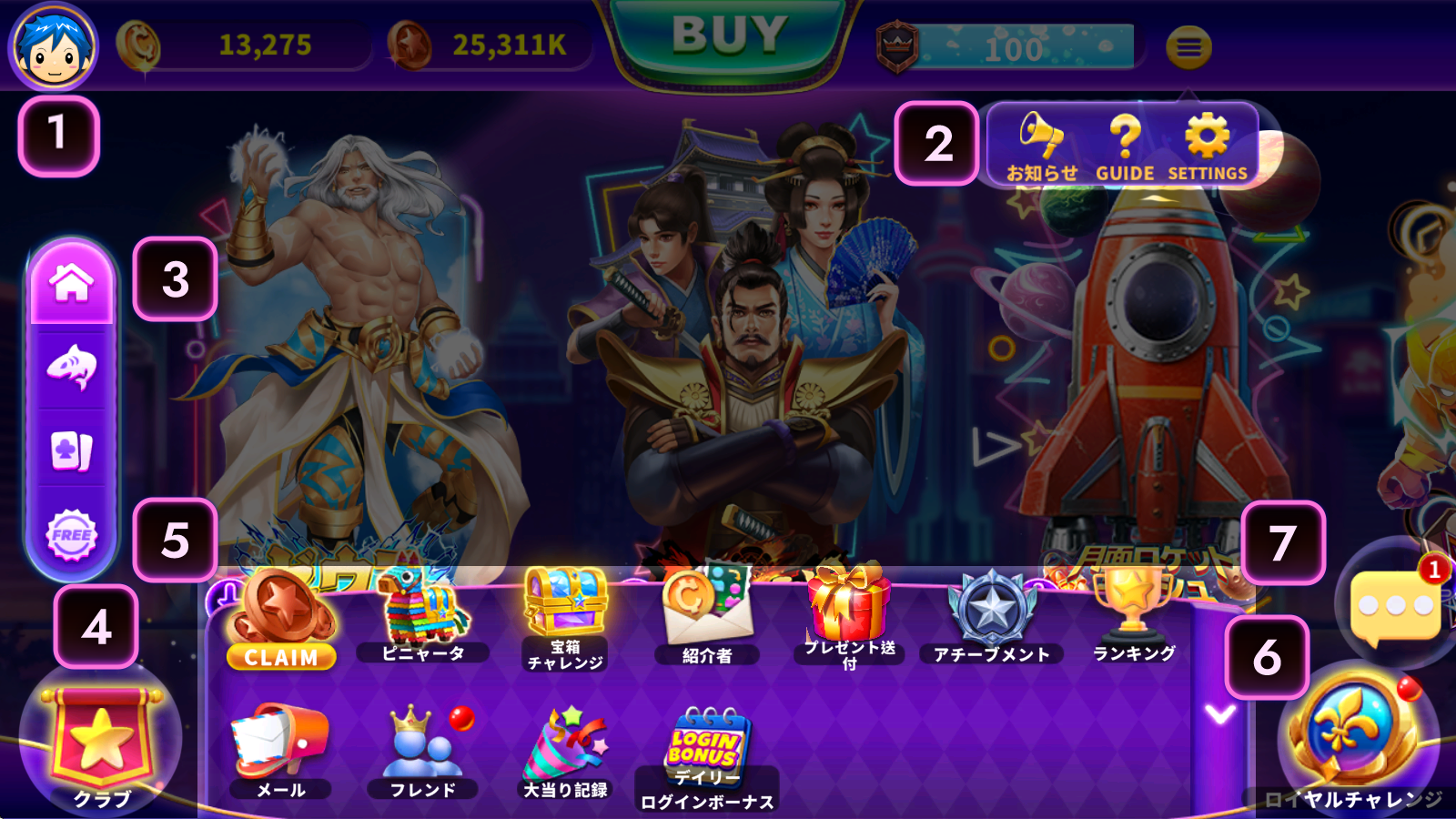Open the デイリーログインボーナス calendar

click(x=707, y=757)
